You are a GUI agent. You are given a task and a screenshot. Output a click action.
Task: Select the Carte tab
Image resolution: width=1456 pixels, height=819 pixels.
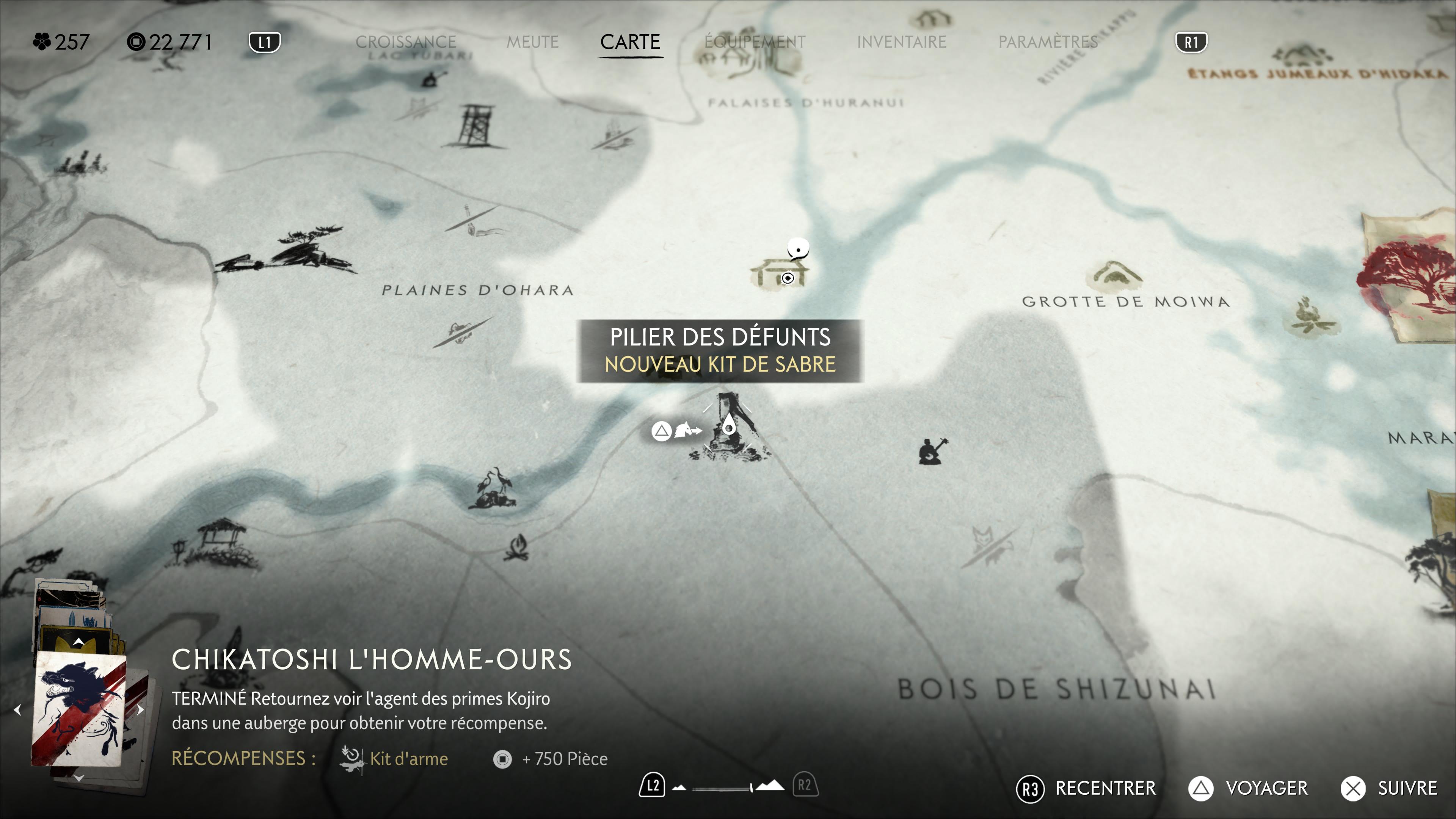point(630,42)
